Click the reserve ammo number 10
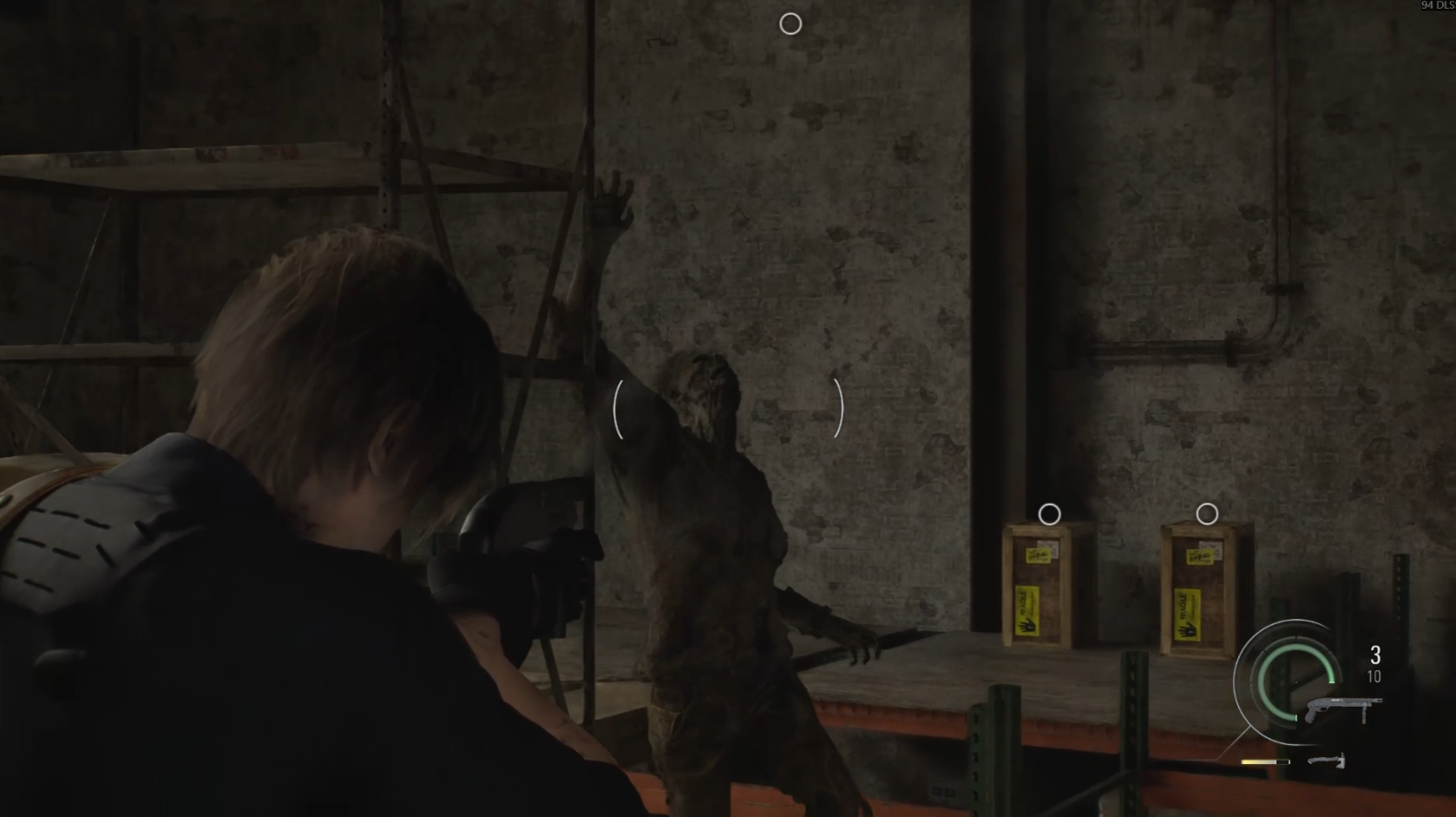Screen dimensions: 1456x817 coord(1374,677)
